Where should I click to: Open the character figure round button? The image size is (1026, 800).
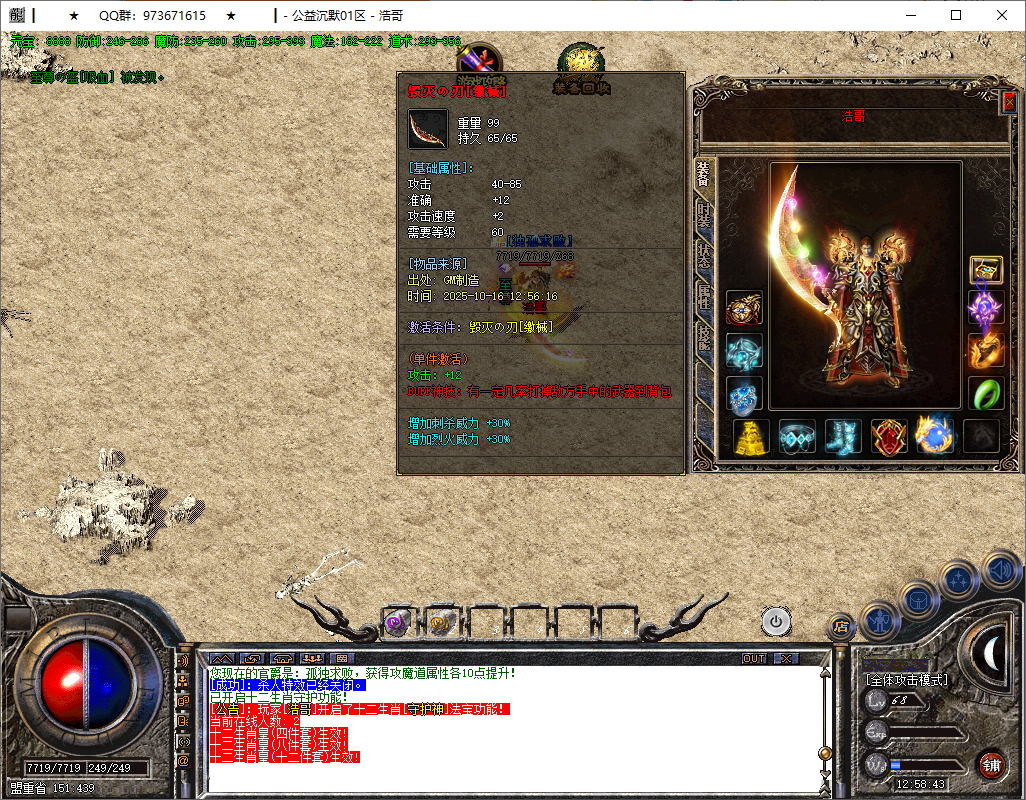pyautogui.click(x=878, y=621)
